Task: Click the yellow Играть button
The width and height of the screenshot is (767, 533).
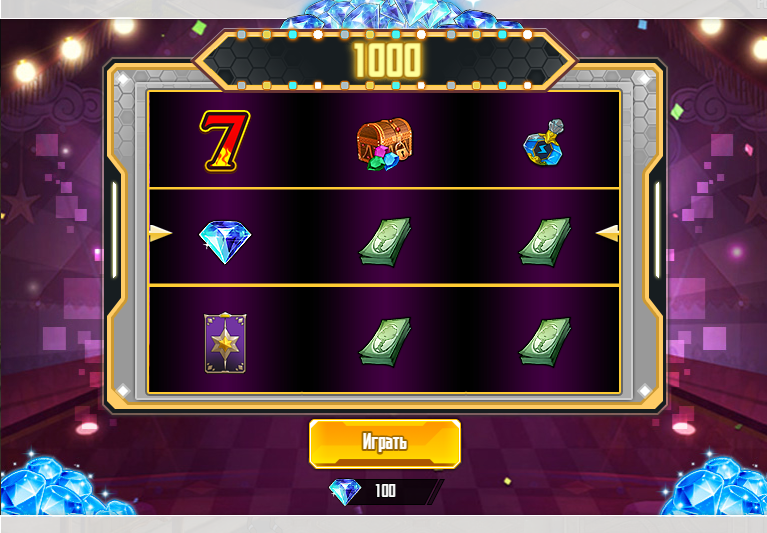Action: pyautogui.click(x=385, y=443)
